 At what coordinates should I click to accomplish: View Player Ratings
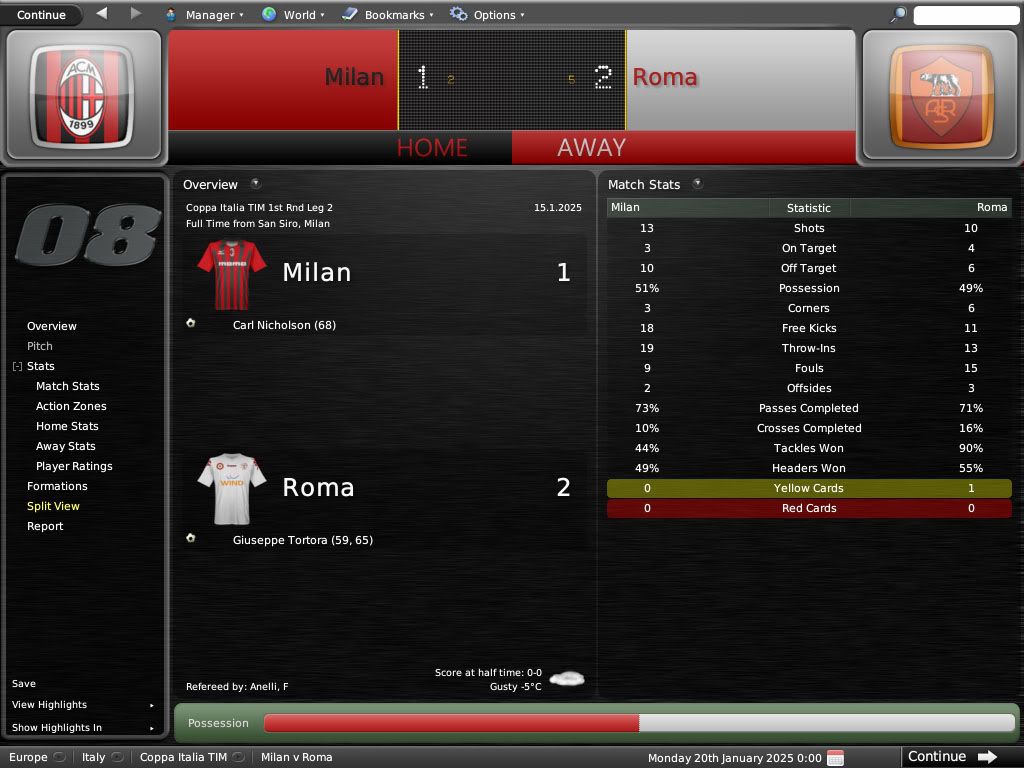click(x=74, y=466)
